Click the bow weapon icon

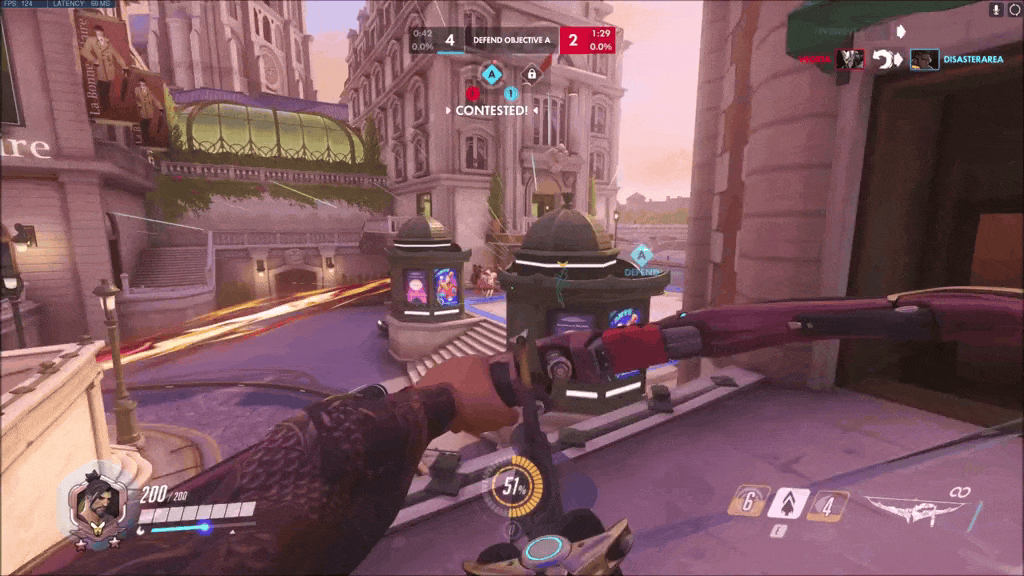click(x=915, y=509)
